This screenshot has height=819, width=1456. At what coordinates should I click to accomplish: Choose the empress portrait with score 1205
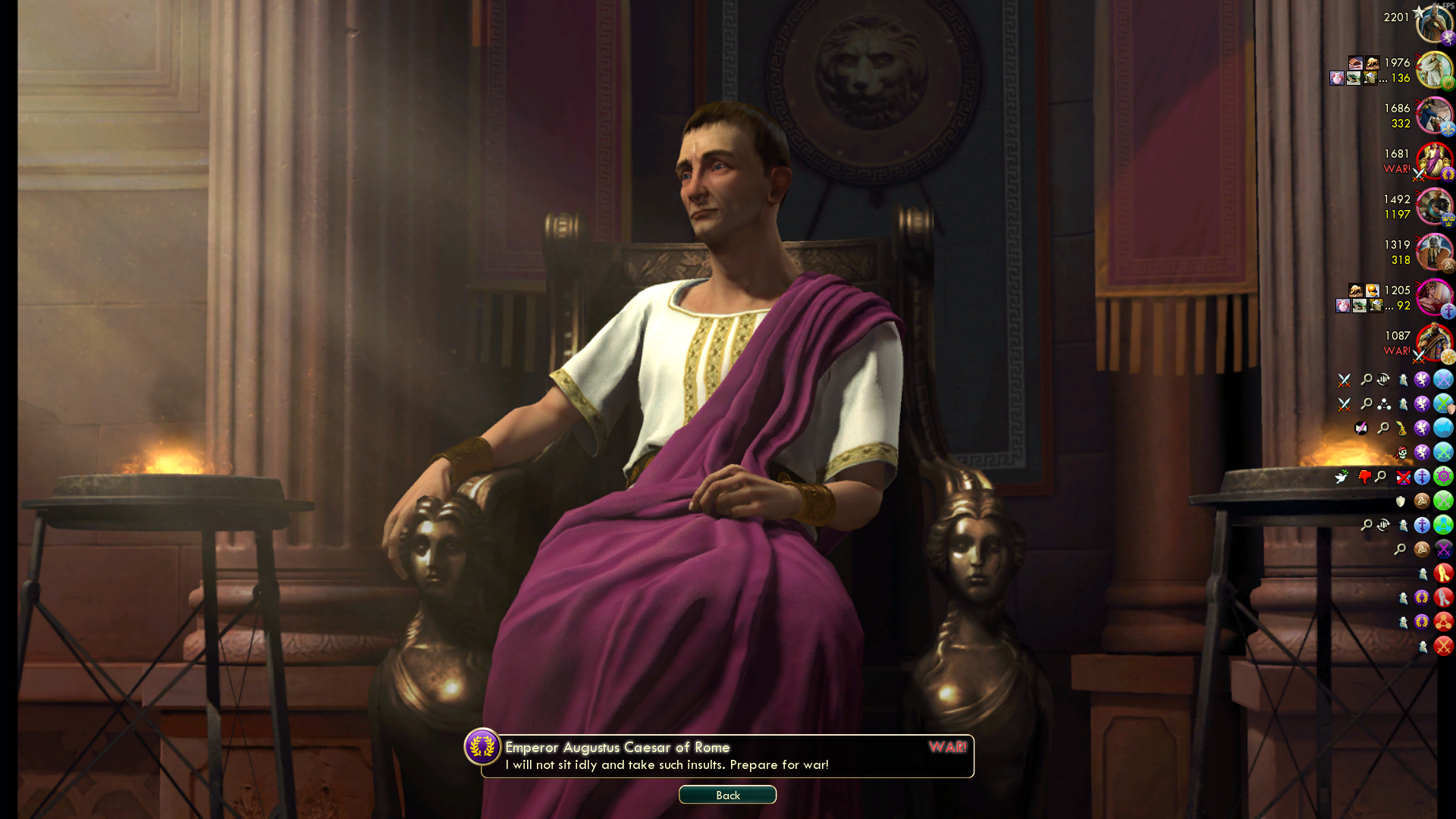coord(1432,297)
